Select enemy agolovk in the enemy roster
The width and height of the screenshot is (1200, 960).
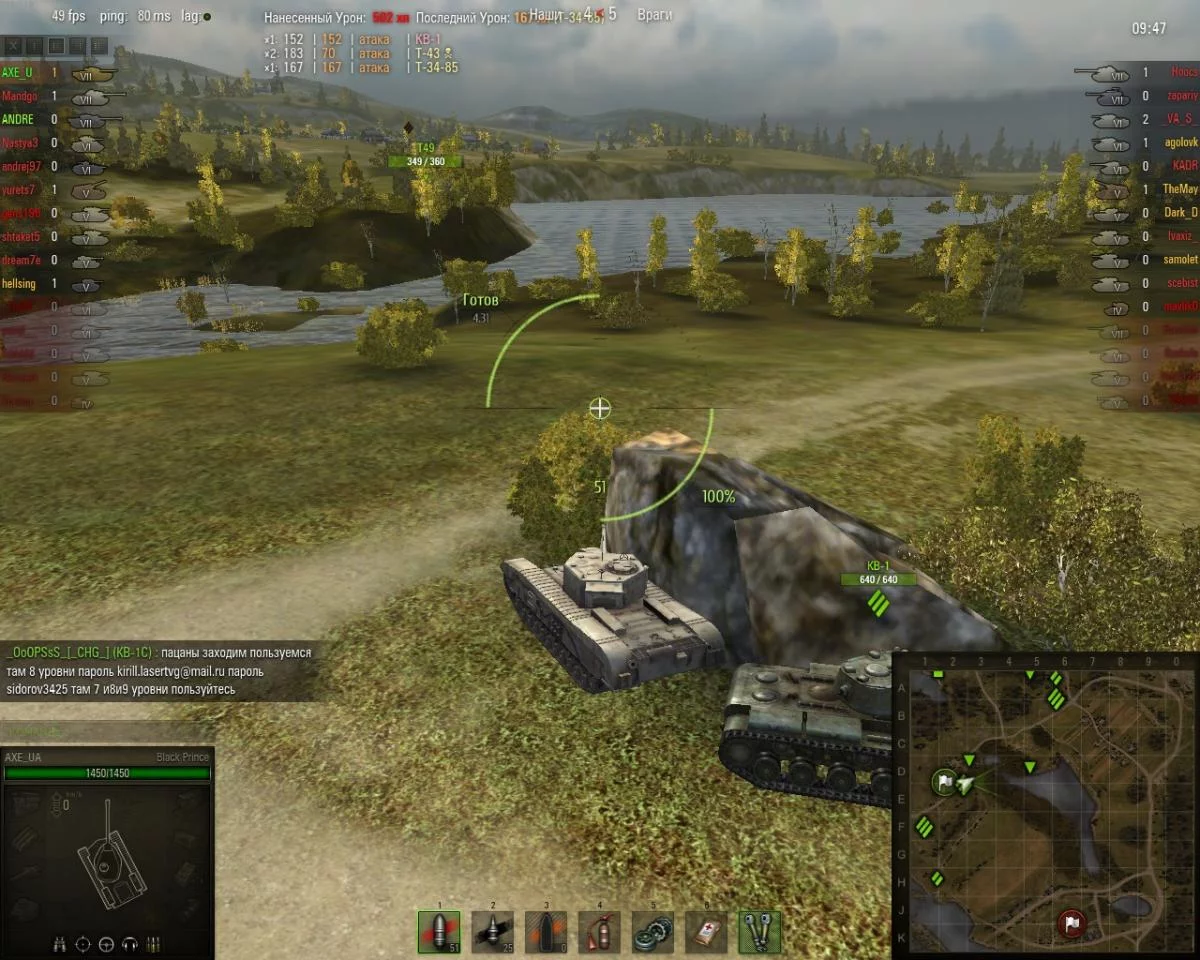[x=1178, y=143]
